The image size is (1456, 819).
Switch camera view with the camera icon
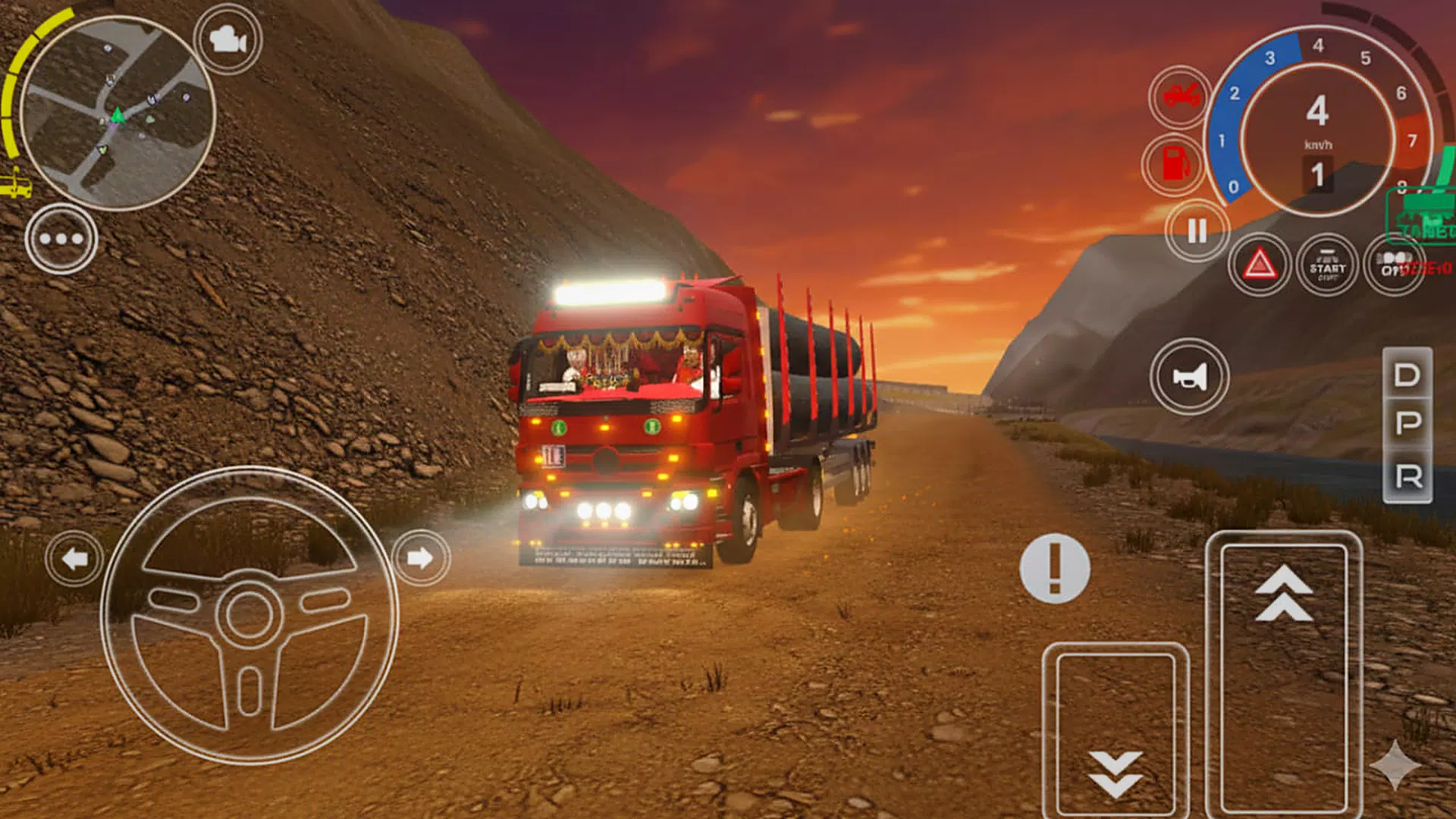click(x=227, y=39)
